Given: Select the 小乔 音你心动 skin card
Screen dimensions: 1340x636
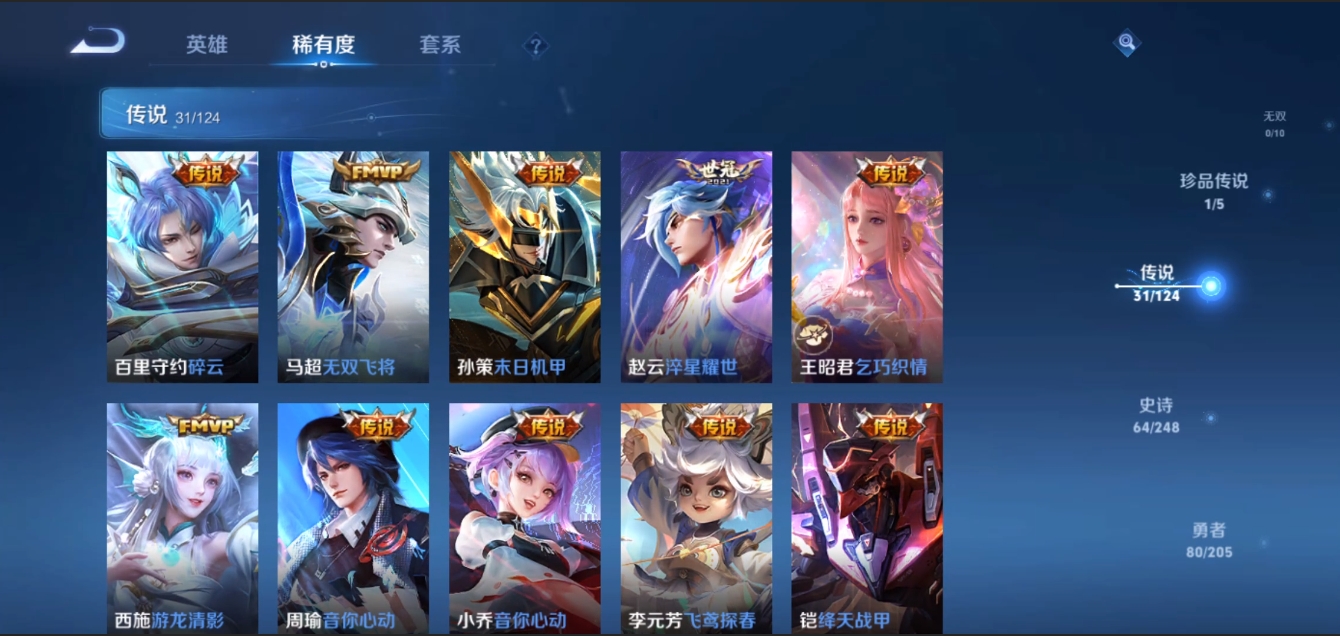Looking at the screenshot, I should coord(525,518).
